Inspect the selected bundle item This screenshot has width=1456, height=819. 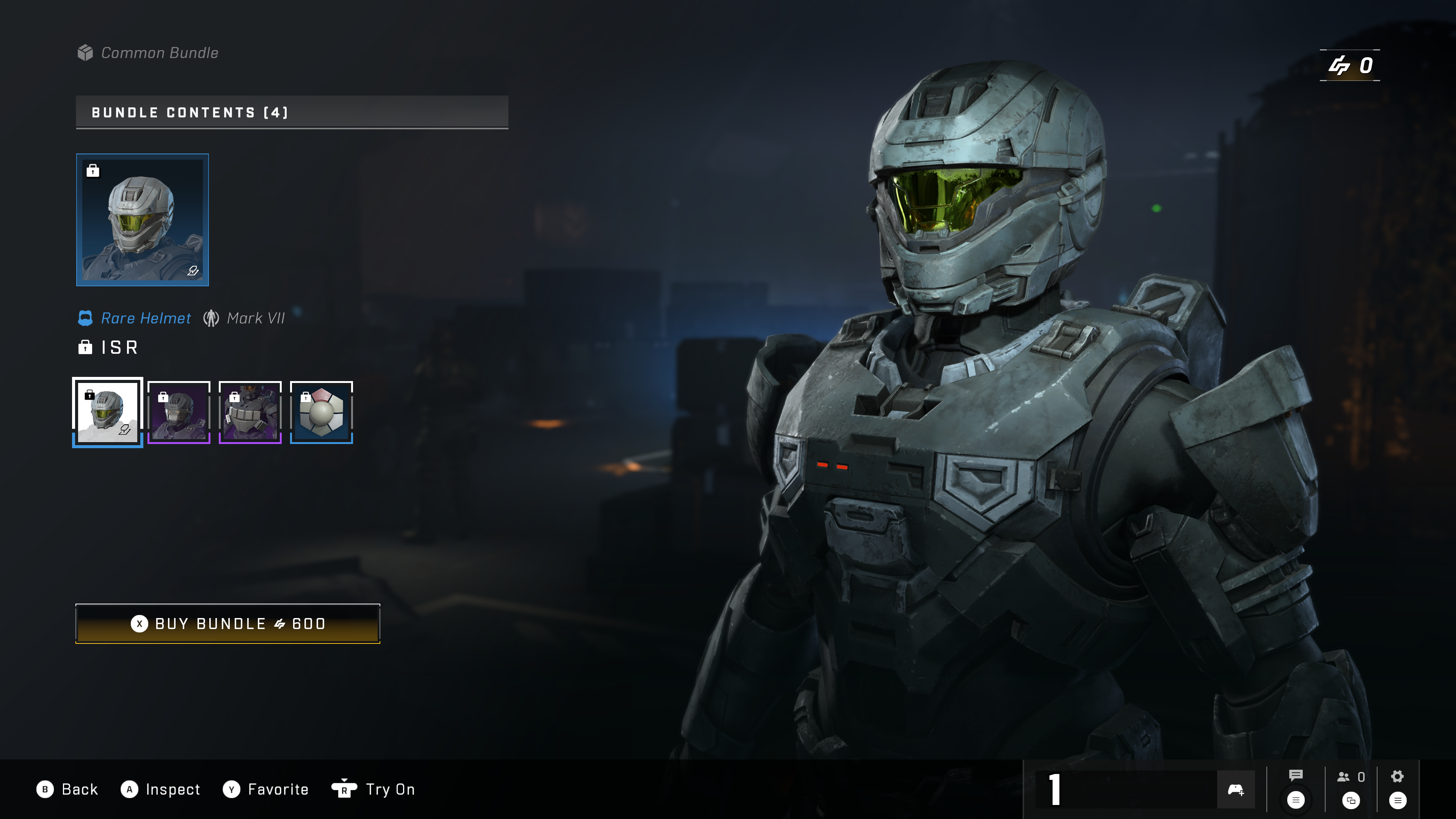161,789
